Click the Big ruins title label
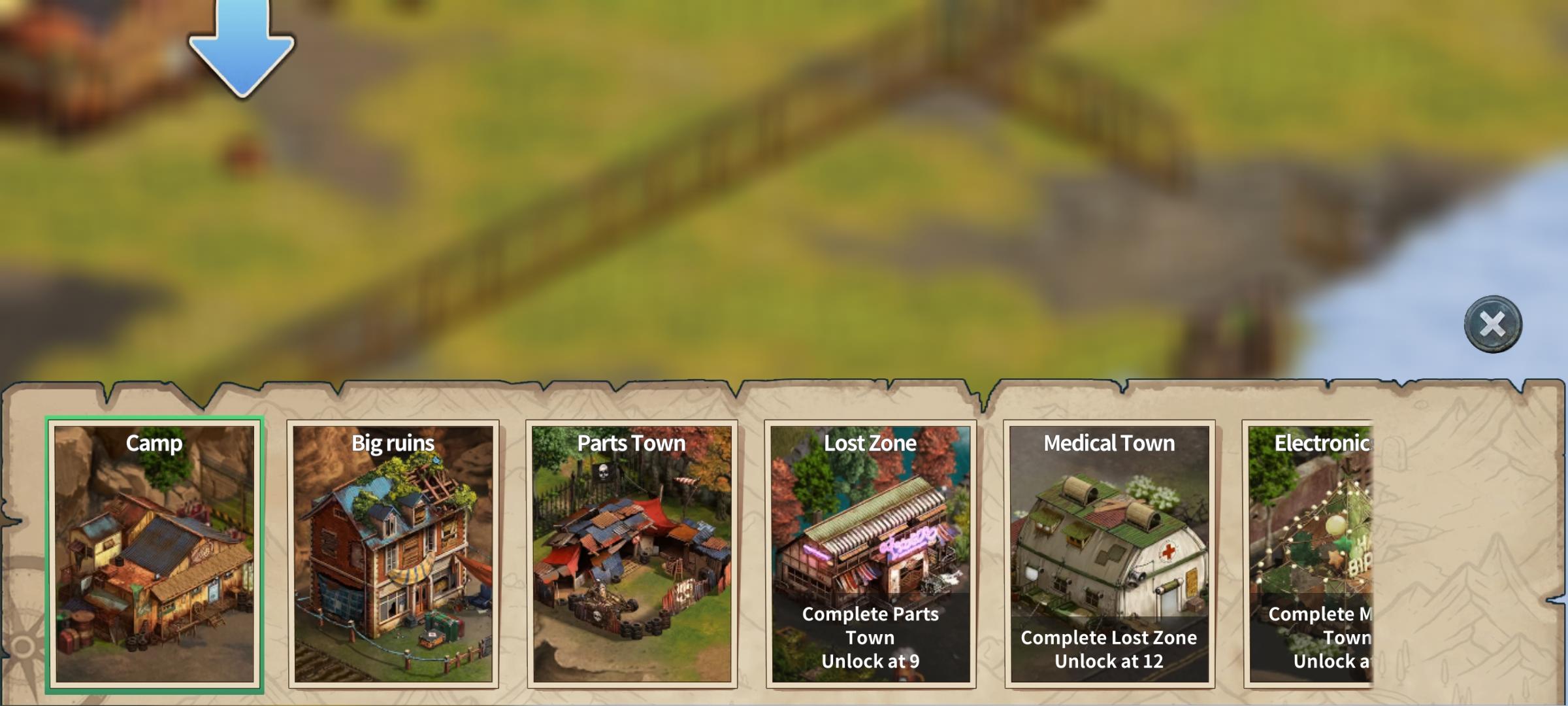 point(392,444)
